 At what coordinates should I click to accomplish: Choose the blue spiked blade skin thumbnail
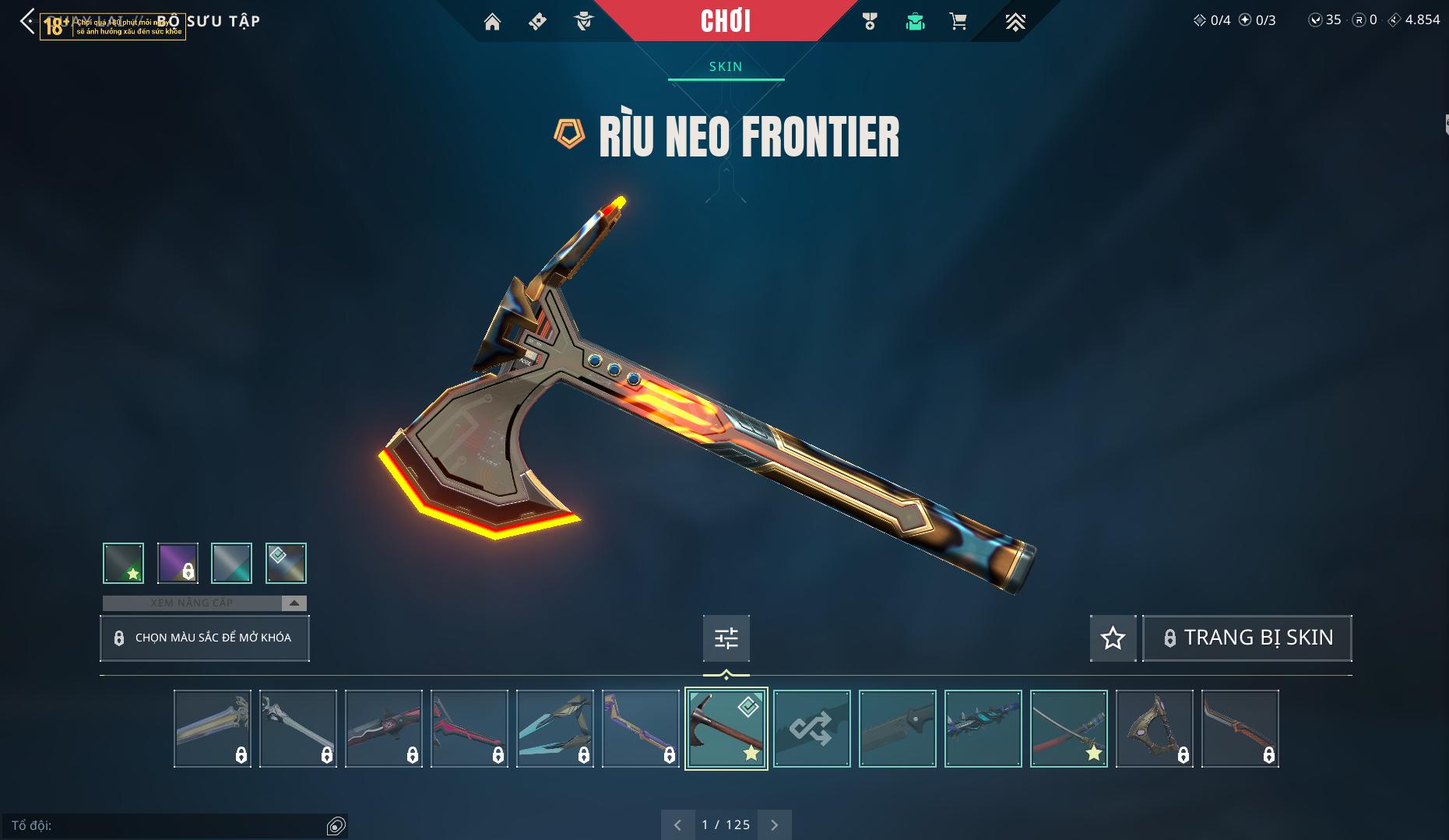click(x=983, y=729)
